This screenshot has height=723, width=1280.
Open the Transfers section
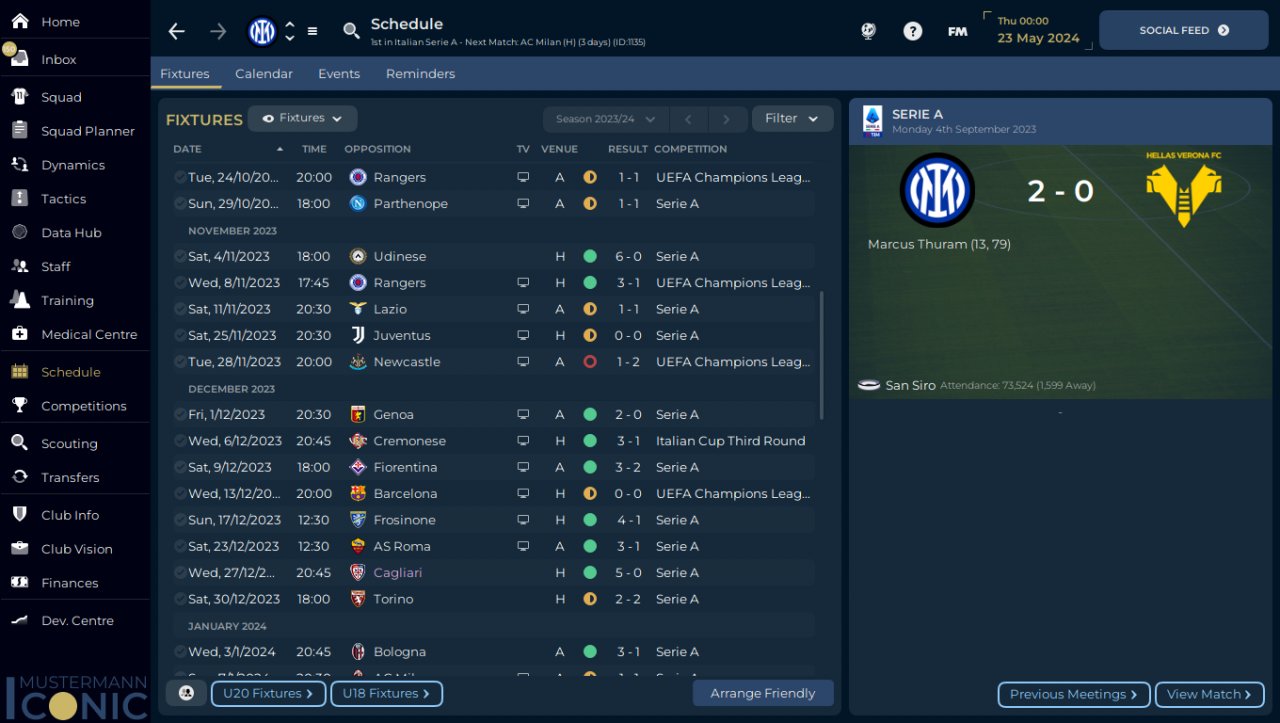click(69, 477)
